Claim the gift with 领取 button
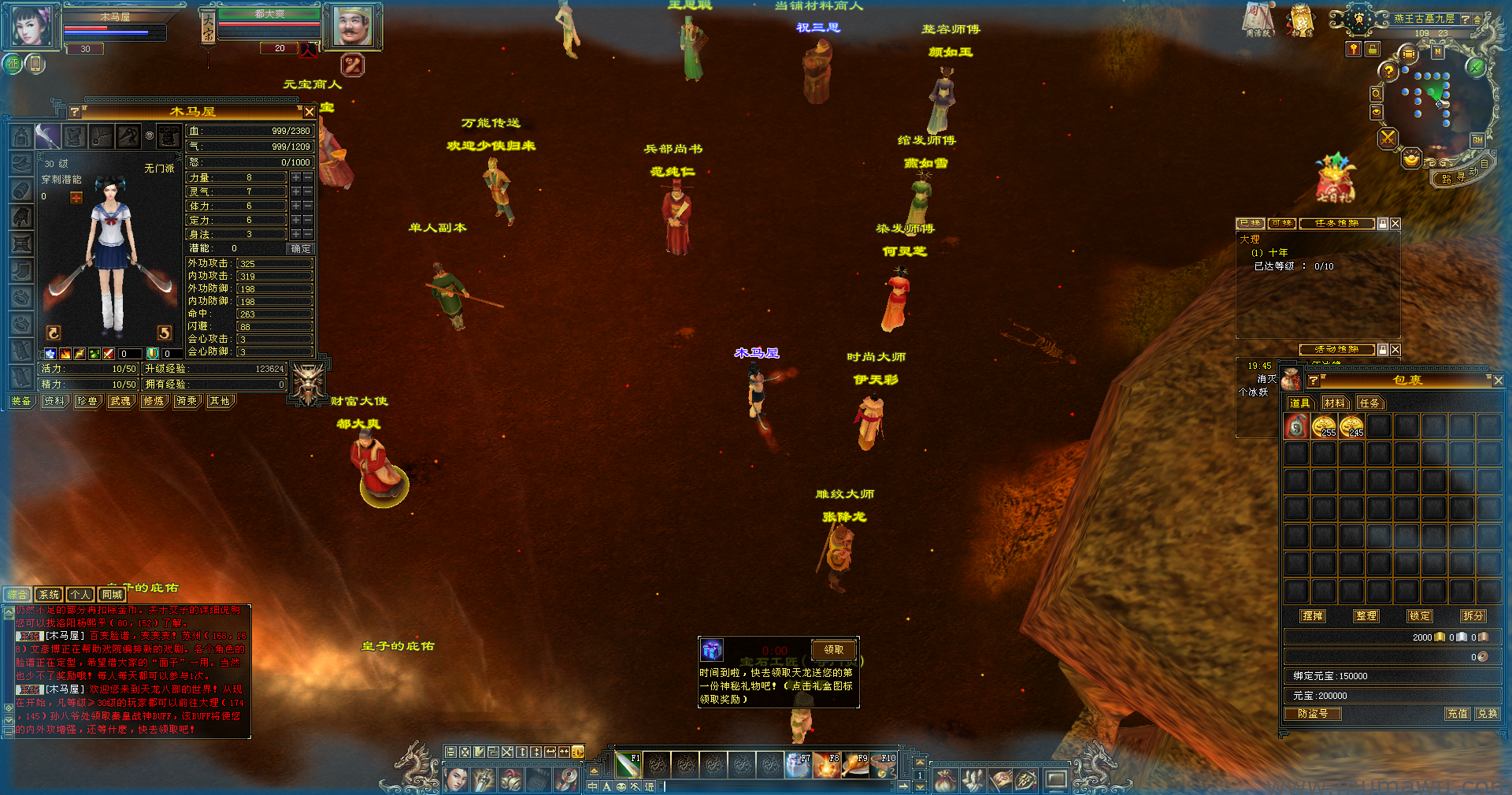The image size is (1512, 795). pos(834,650)
